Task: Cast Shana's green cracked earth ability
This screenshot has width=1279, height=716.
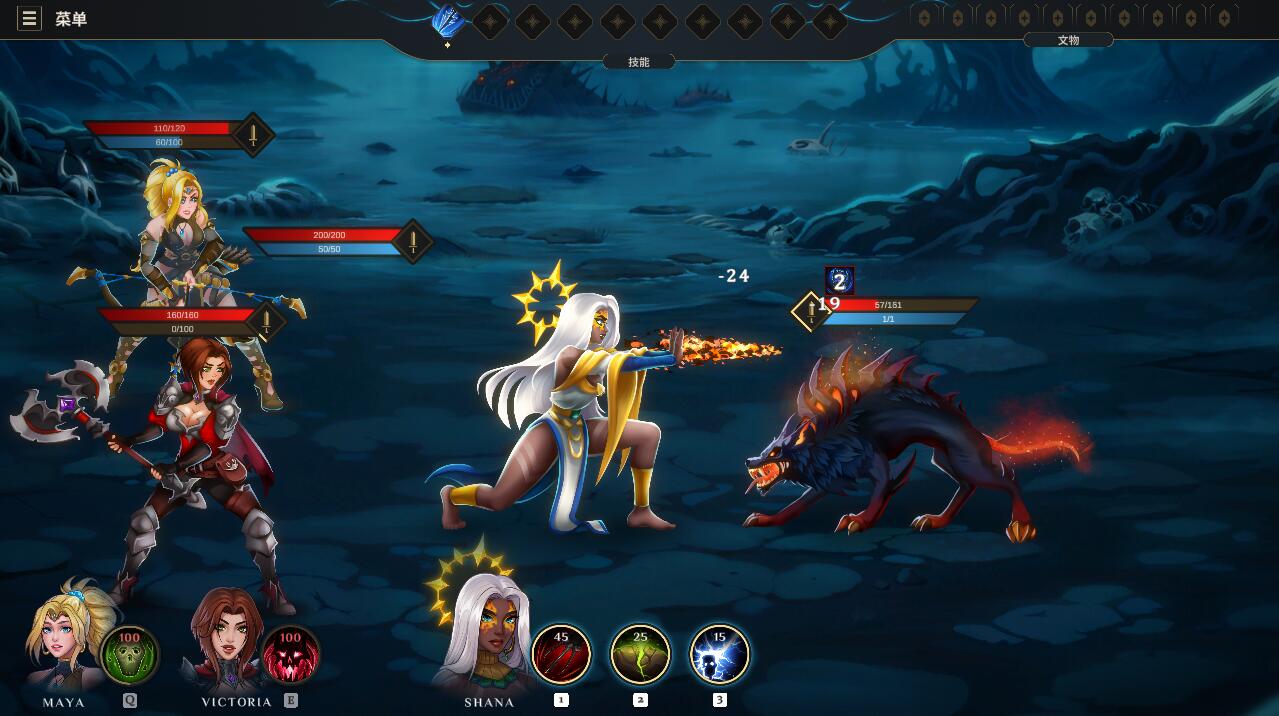Action: pyautogui.click(x=640, y=654)
